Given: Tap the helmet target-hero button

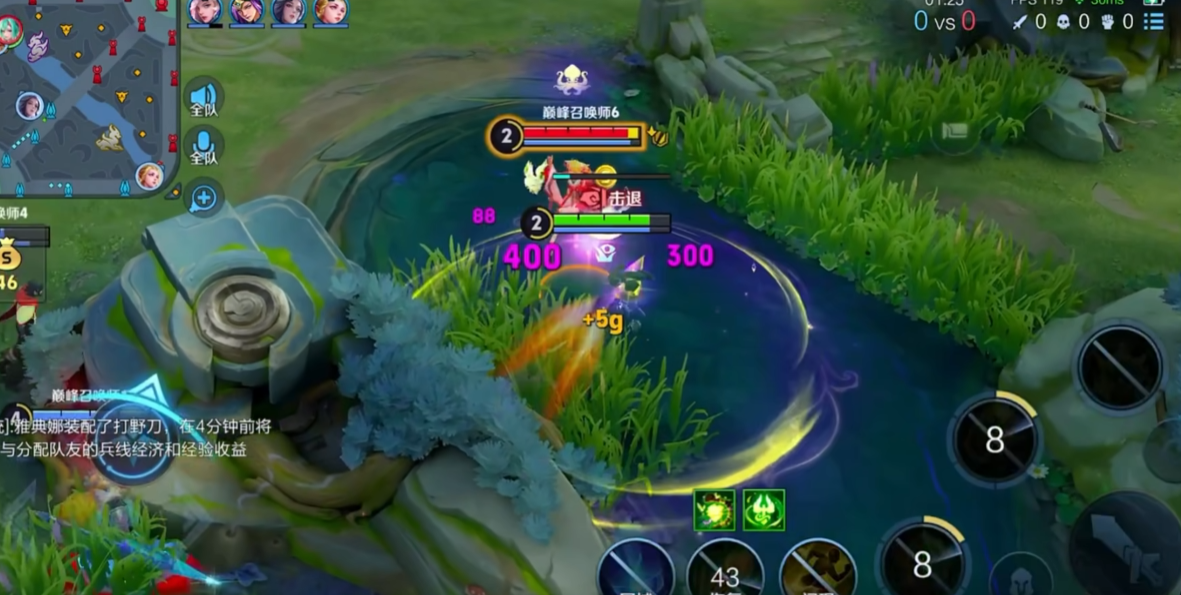Looking at the screenshot, I should 1018,579.
